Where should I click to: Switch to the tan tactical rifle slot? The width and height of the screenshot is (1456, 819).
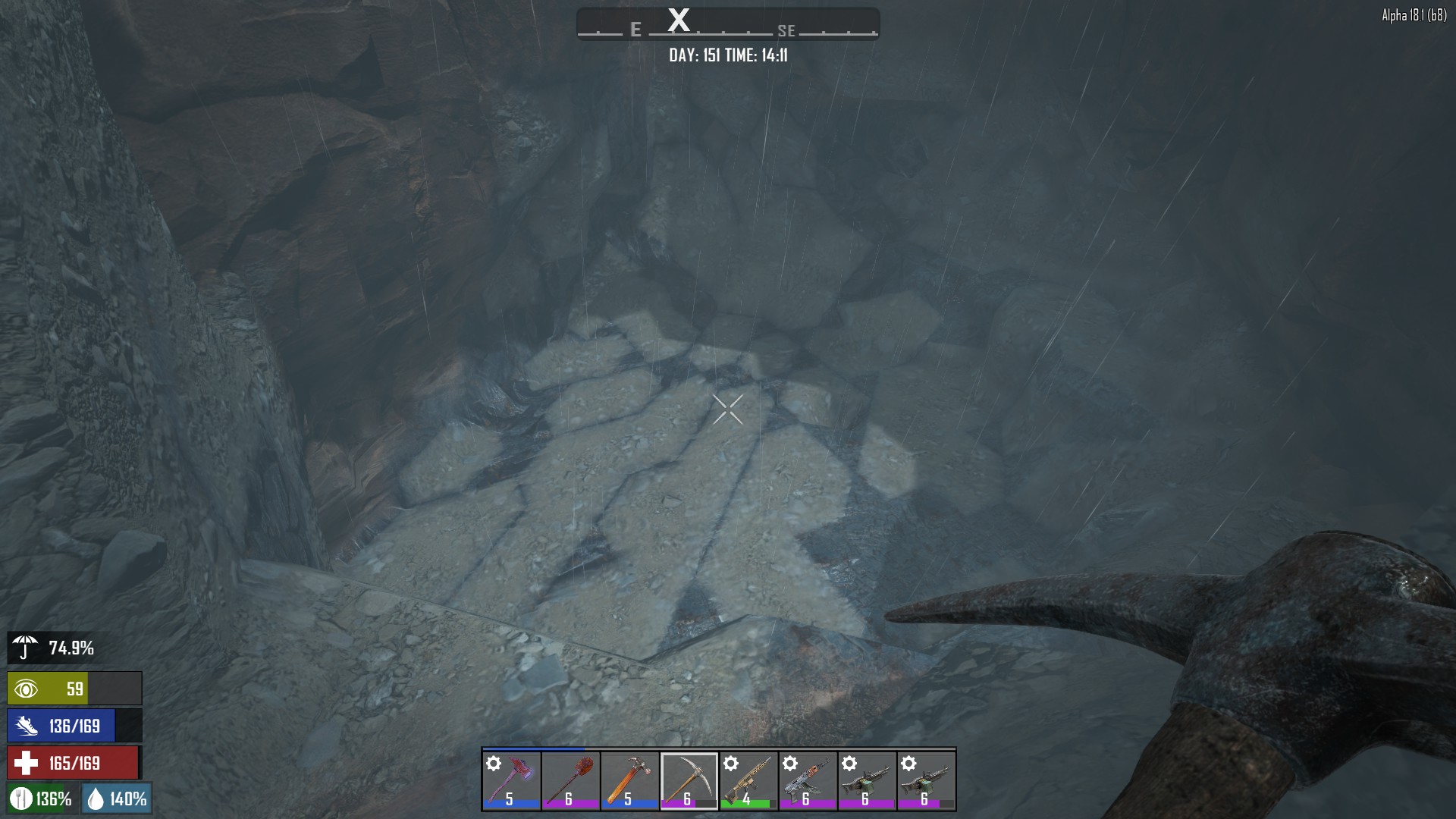point(748,780)
